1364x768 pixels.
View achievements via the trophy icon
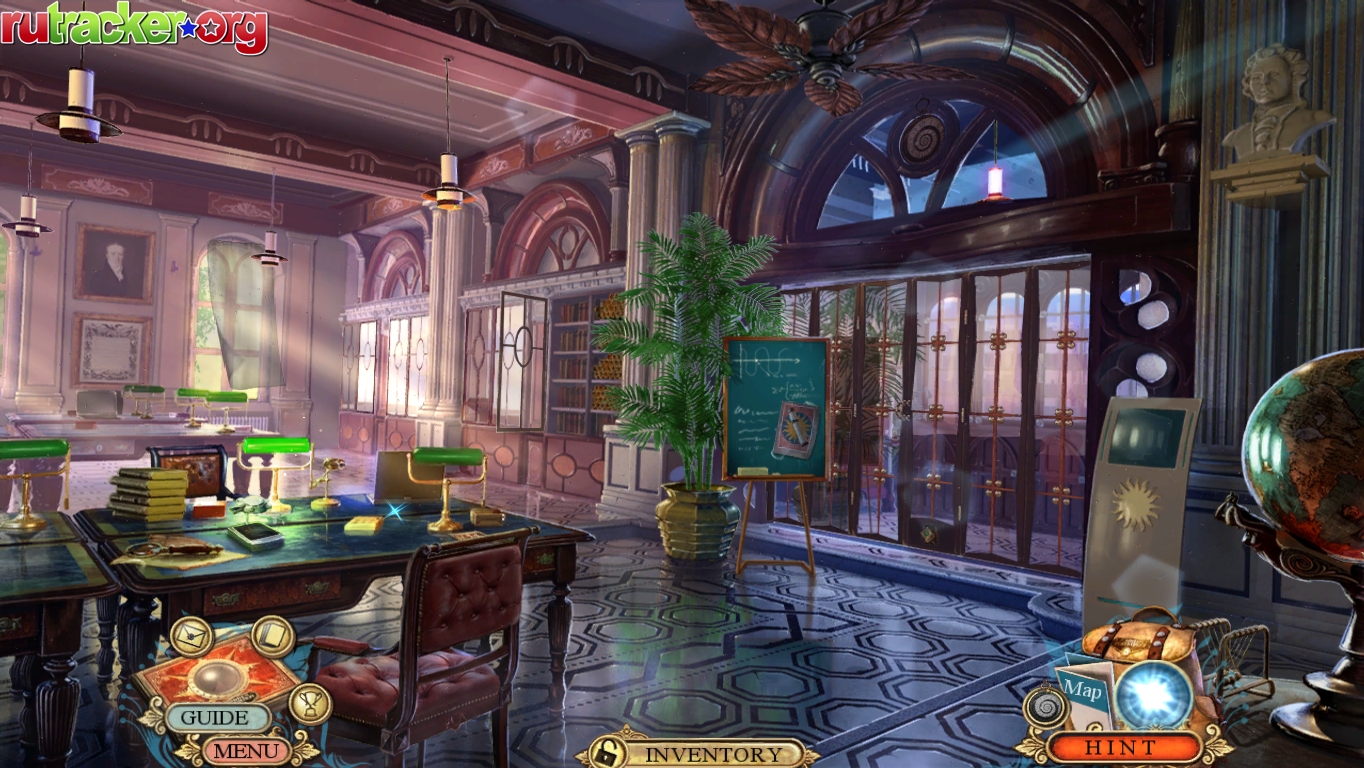point(310,703)
